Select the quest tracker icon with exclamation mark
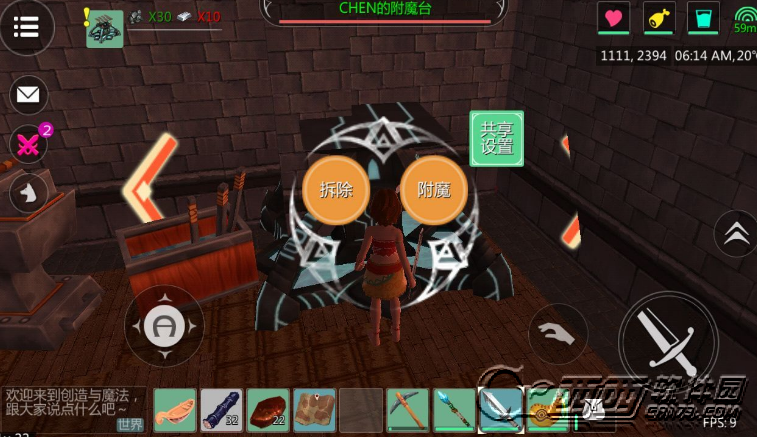This screenshot has height=437, width=757. coord(104,28)
